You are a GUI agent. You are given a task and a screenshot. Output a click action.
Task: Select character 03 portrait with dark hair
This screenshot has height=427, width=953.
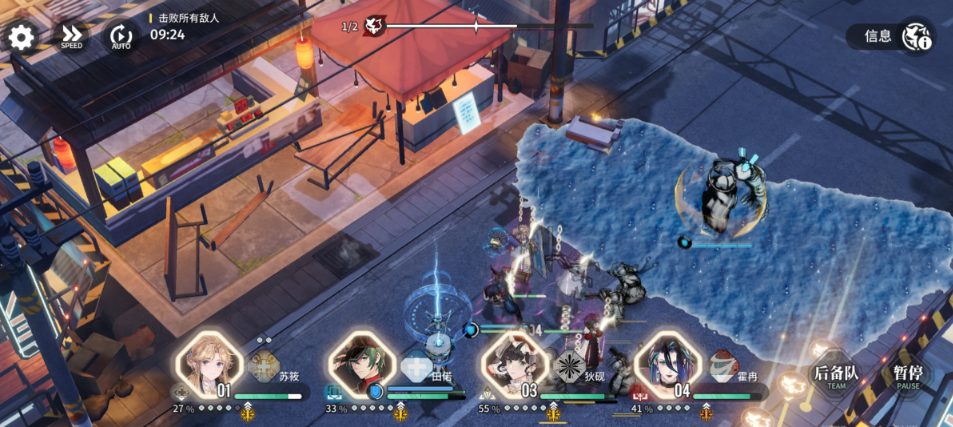(x=514, y=363)
